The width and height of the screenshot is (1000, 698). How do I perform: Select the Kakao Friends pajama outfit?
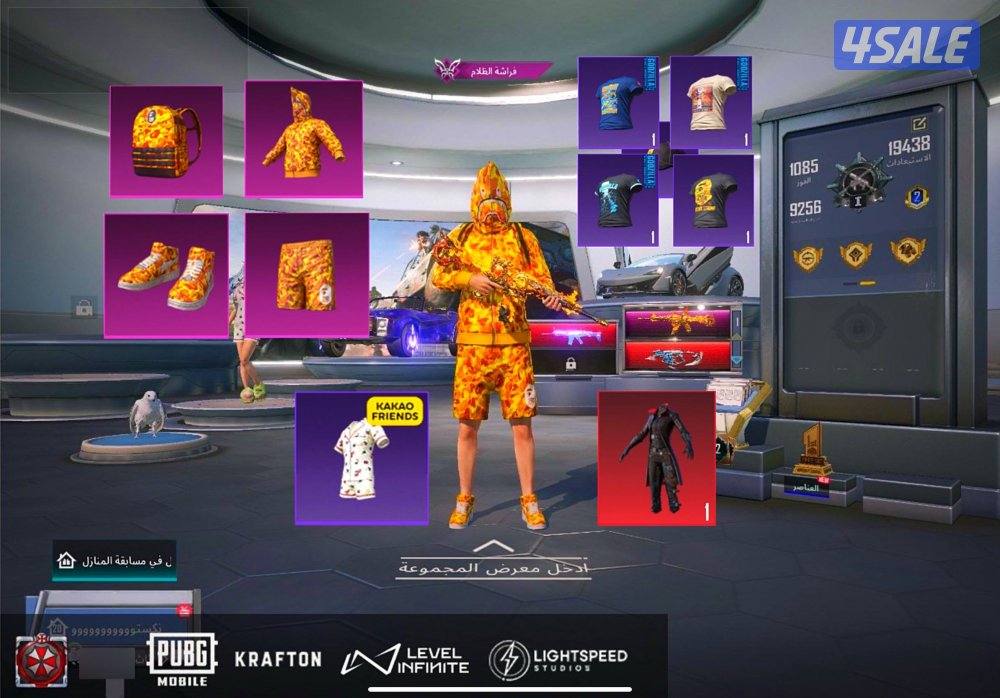pos(361,457)
